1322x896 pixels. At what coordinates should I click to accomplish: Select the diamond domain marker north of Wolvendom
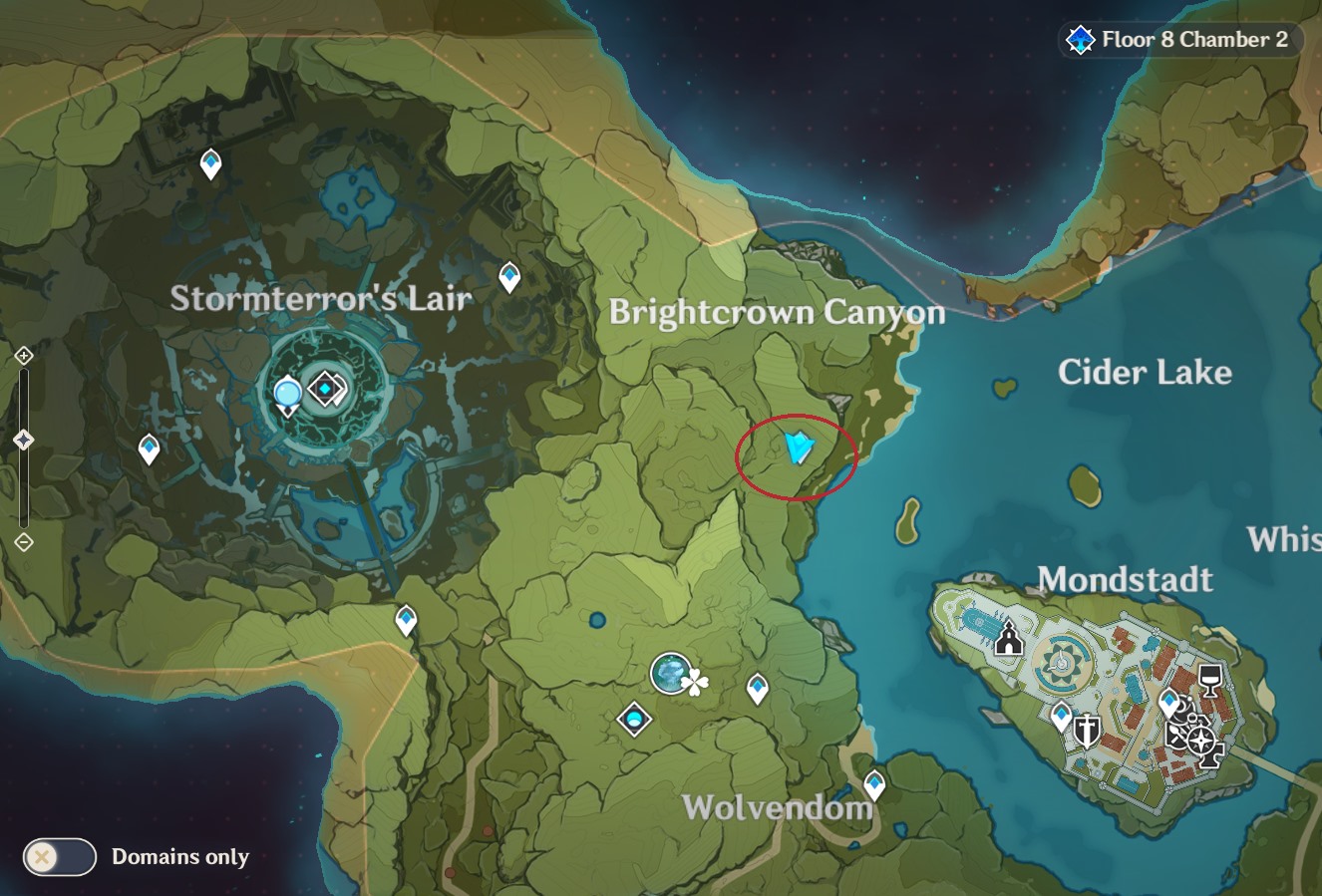pyautogui.click(x=634, y=718)
